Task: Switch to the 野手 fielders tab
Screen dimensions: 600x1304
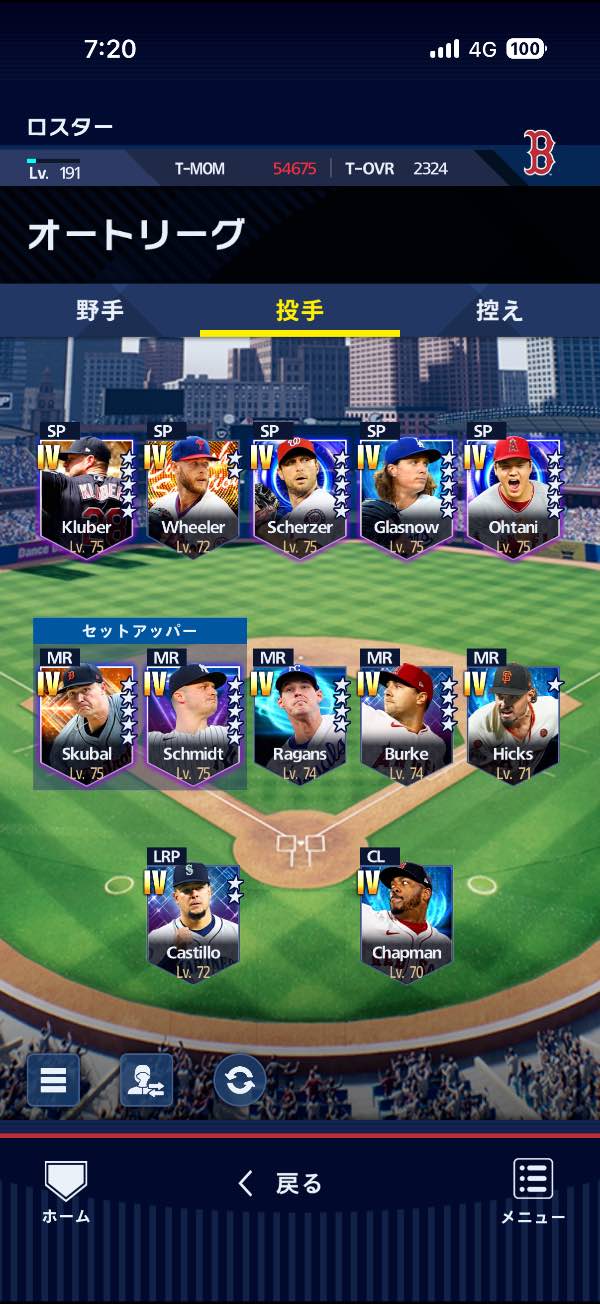Action: click(x=100, y=310)
